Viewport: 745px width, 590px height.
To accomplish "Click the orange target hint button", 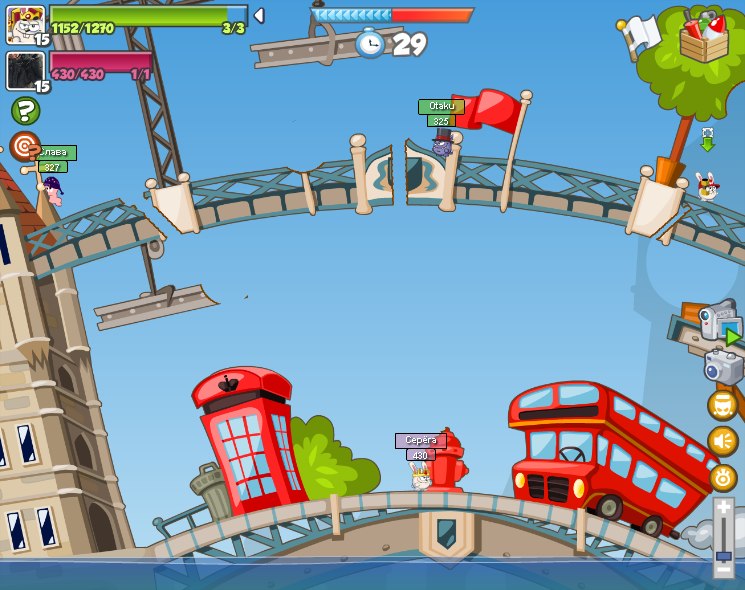I will [24, 146].
